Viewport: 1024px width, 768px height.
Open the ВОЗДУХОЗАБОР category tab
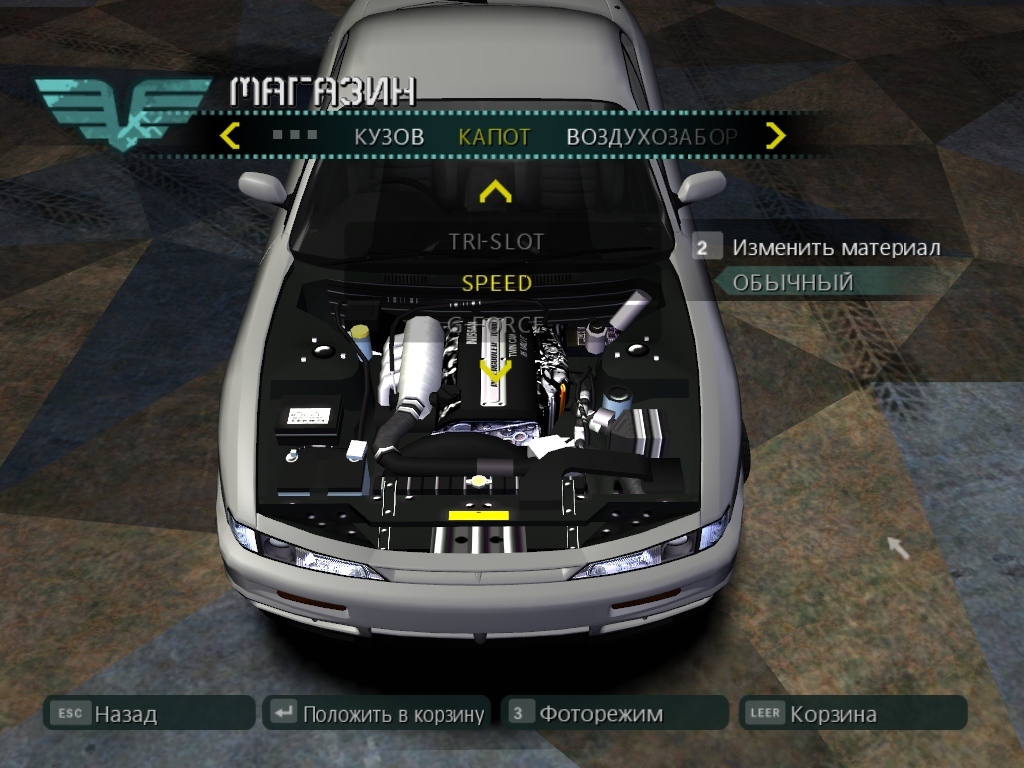pyautogui.click(x=651, y=137)
